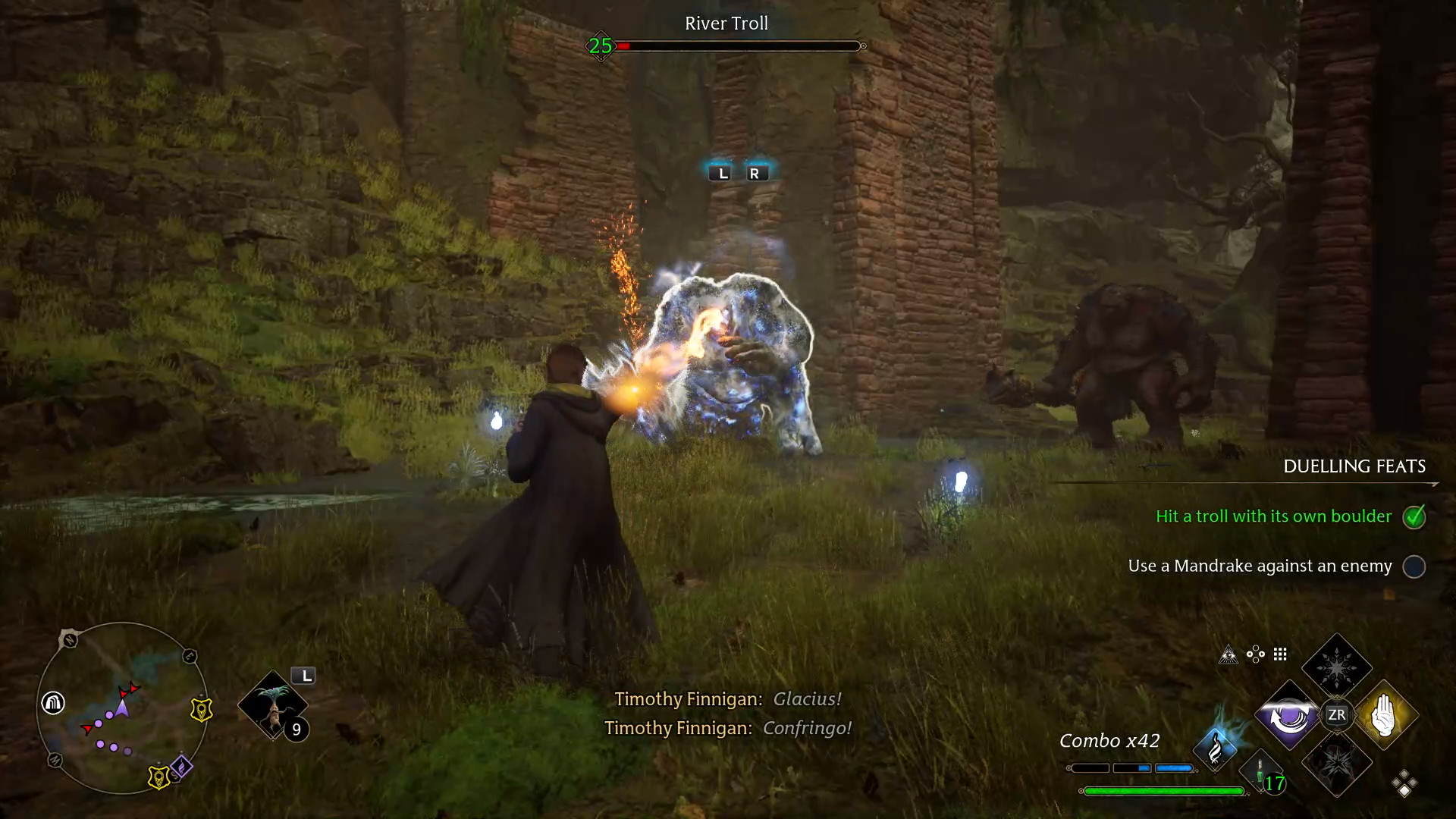Activate the yellow hand spell slot

pos(1384,715)
